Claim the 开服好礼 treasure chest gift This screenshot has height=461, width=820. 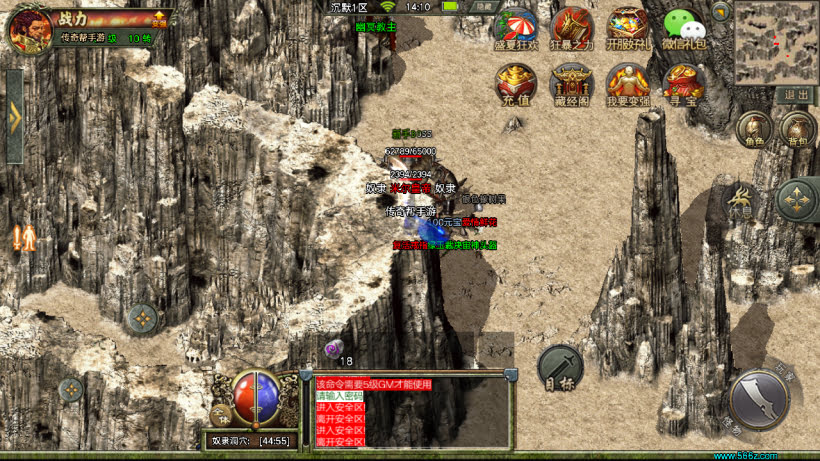tap(628, 27)
